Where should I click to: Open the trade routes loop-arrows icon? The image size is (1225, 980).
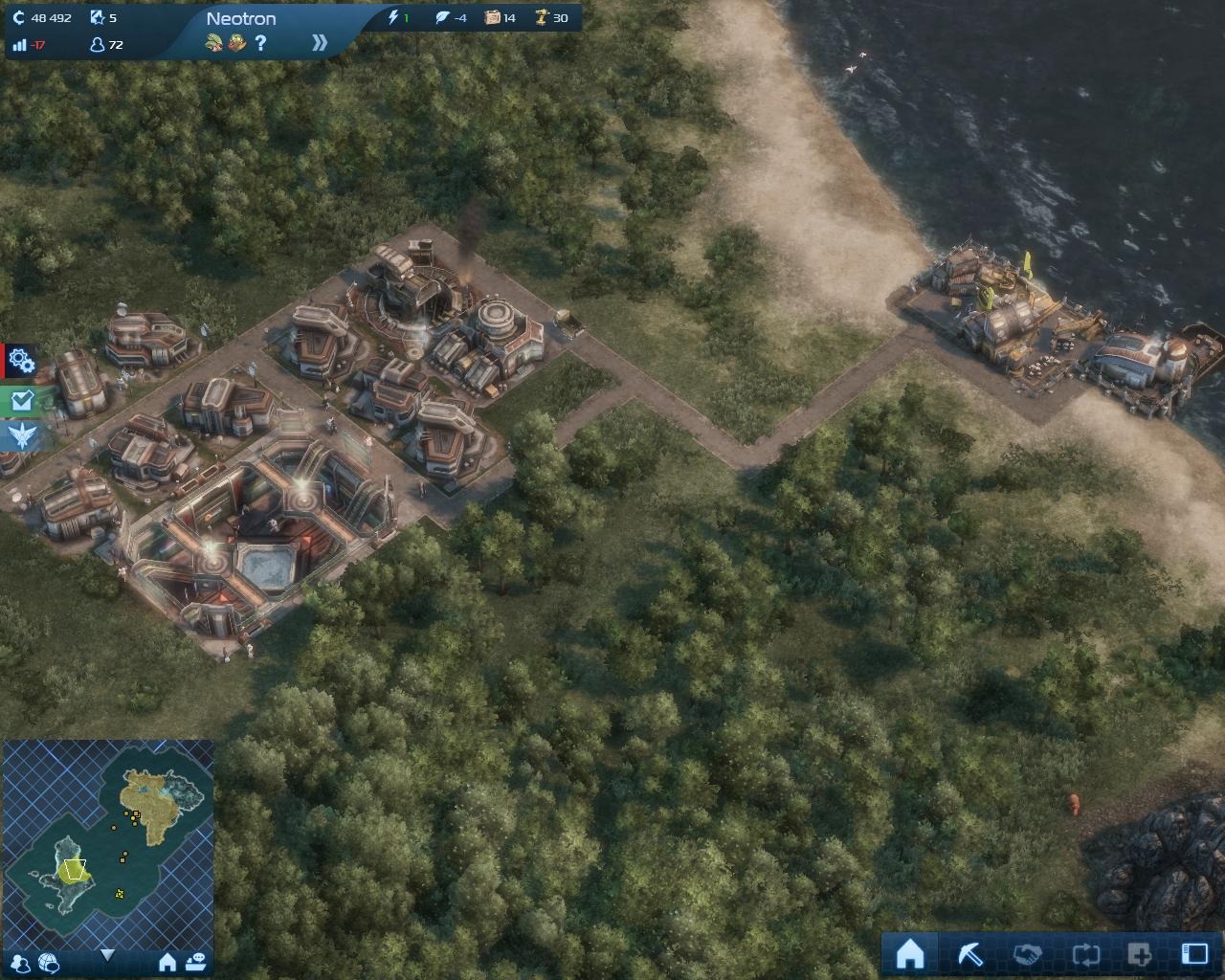tap(1086, 954)
